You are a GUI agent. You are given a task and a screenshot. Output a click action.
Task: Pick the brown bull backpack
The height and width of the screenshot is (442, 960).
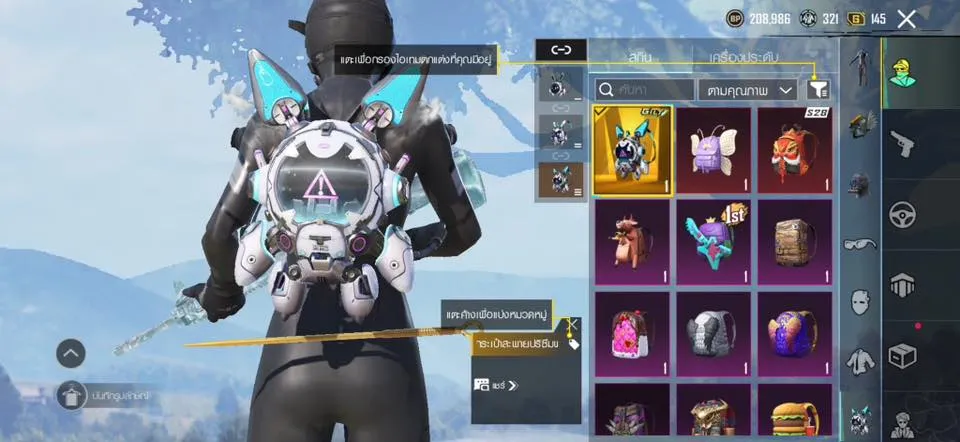(x=631, y=242)
